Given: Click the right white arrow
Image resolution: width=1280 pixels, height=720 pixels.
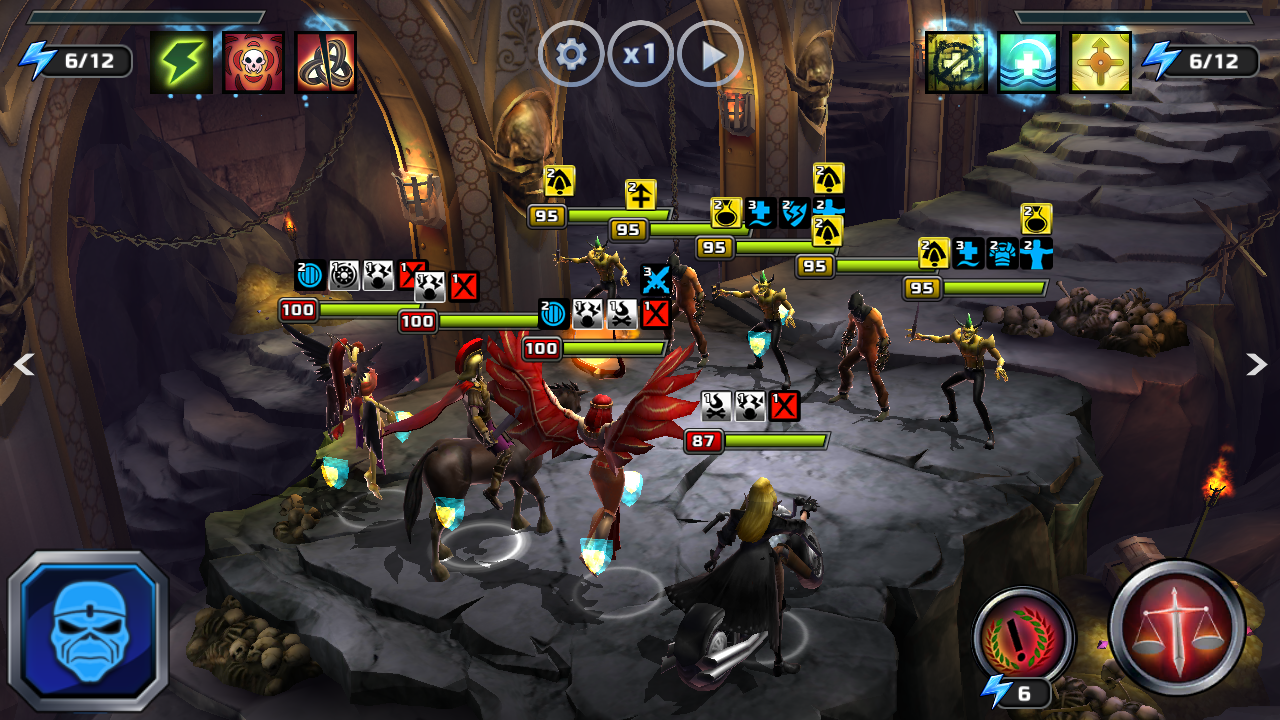Looking at the screenshot, I should (x=1256, y=365).
